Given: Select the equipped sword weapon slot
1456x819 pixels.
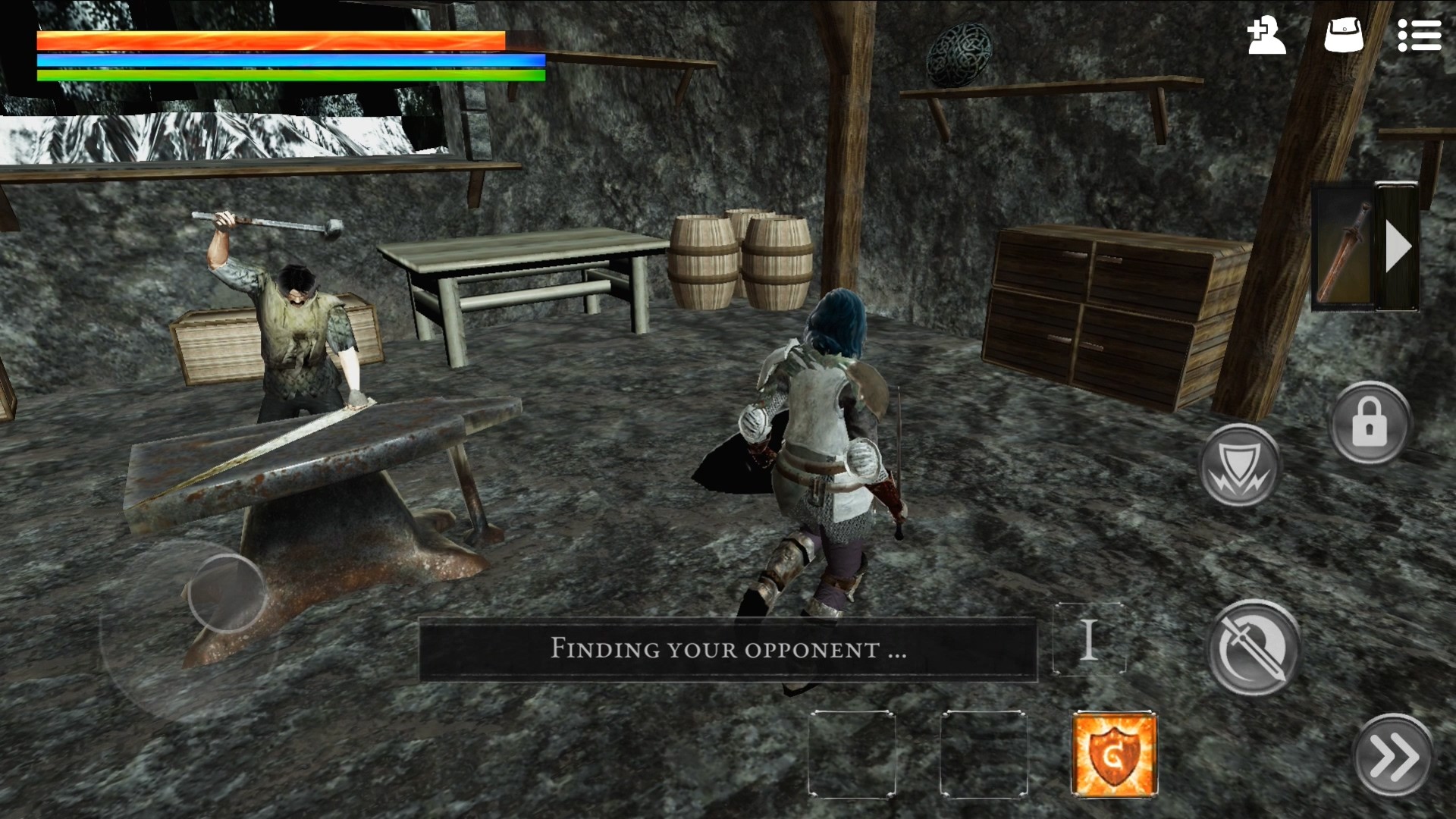Looking at the screenshot, I should (1343, 248).
